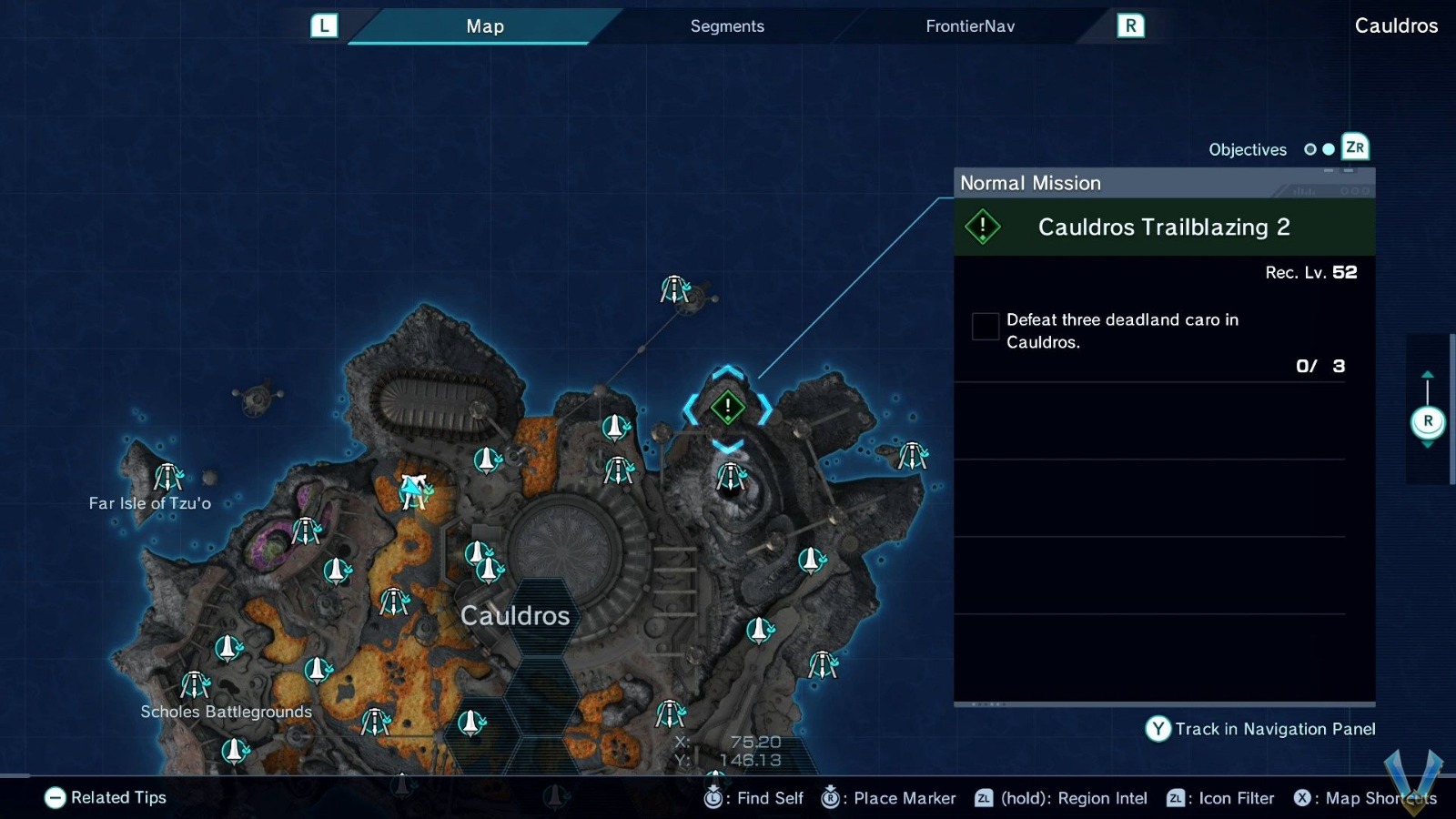Track mission in Navigation Panel
The width and height of the screenshot is (1456, 819).
tap(1260, 729)
